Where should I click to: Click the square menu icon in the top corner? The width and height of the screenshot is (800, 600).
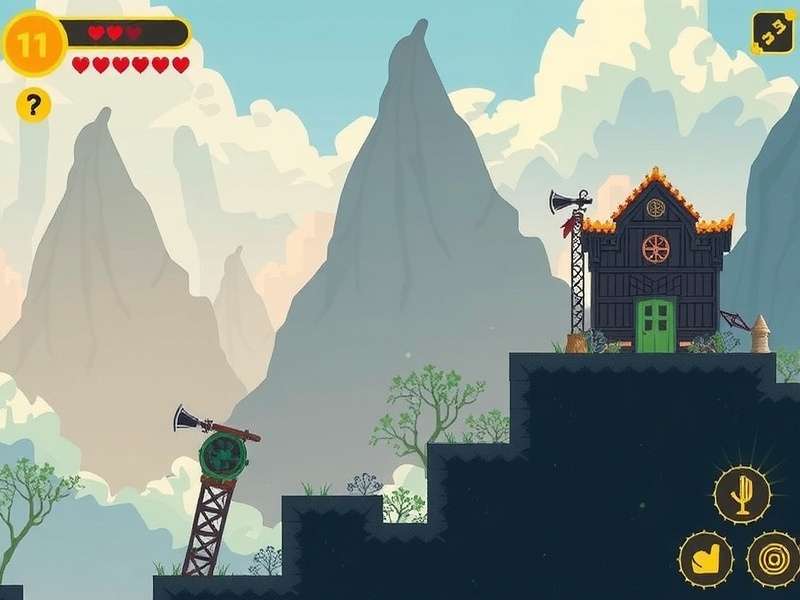click(772, 32)
